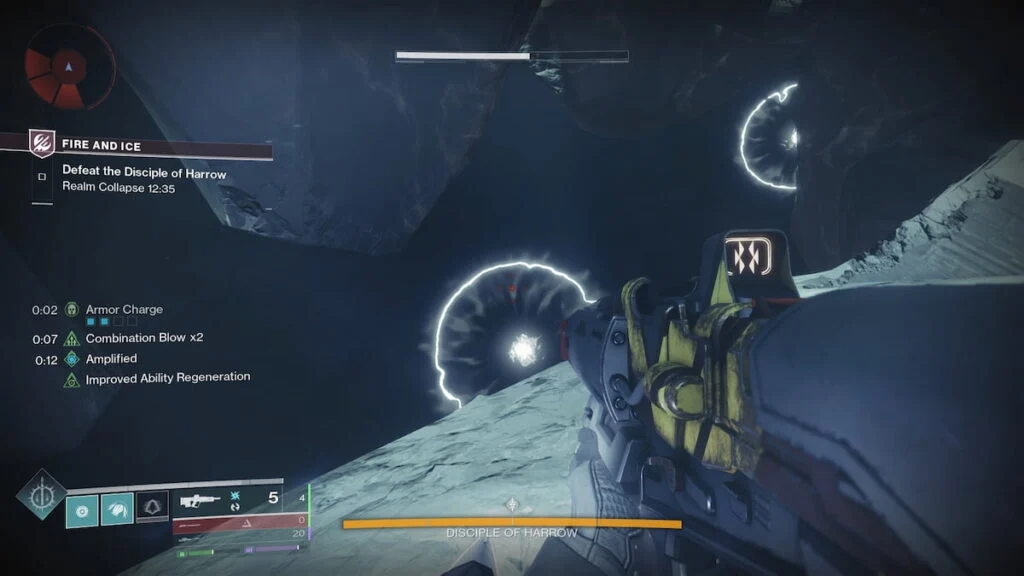Select the Improved Ability Regeneration icon
Screen dimensions: 1024x576
(x=72, y=380)
